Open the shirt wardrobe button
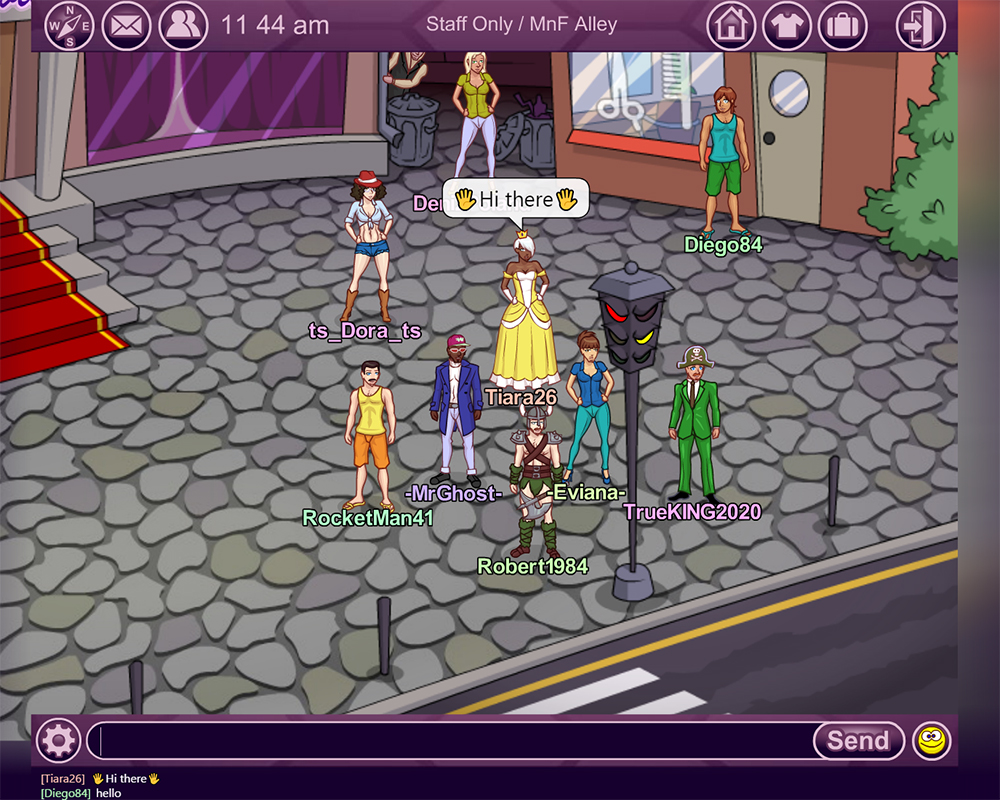The width and height of the screenshot is (1000, 800). [x=787, y=25]
